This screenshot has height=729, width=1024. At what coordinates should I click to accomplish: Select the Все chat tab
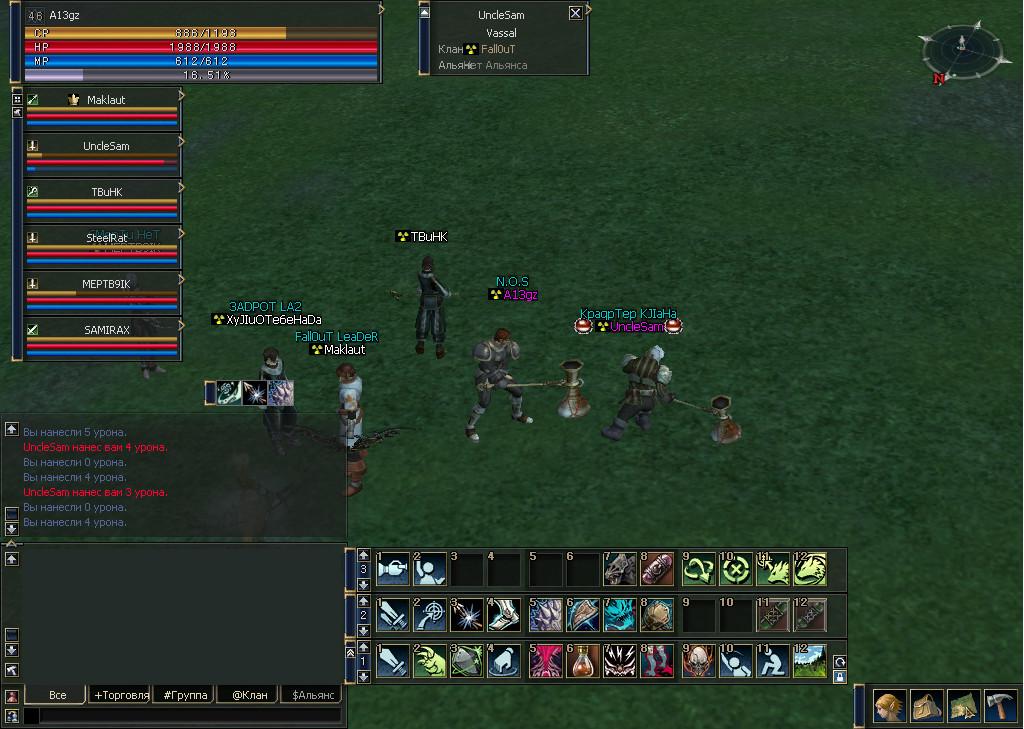tap(57, 695)
